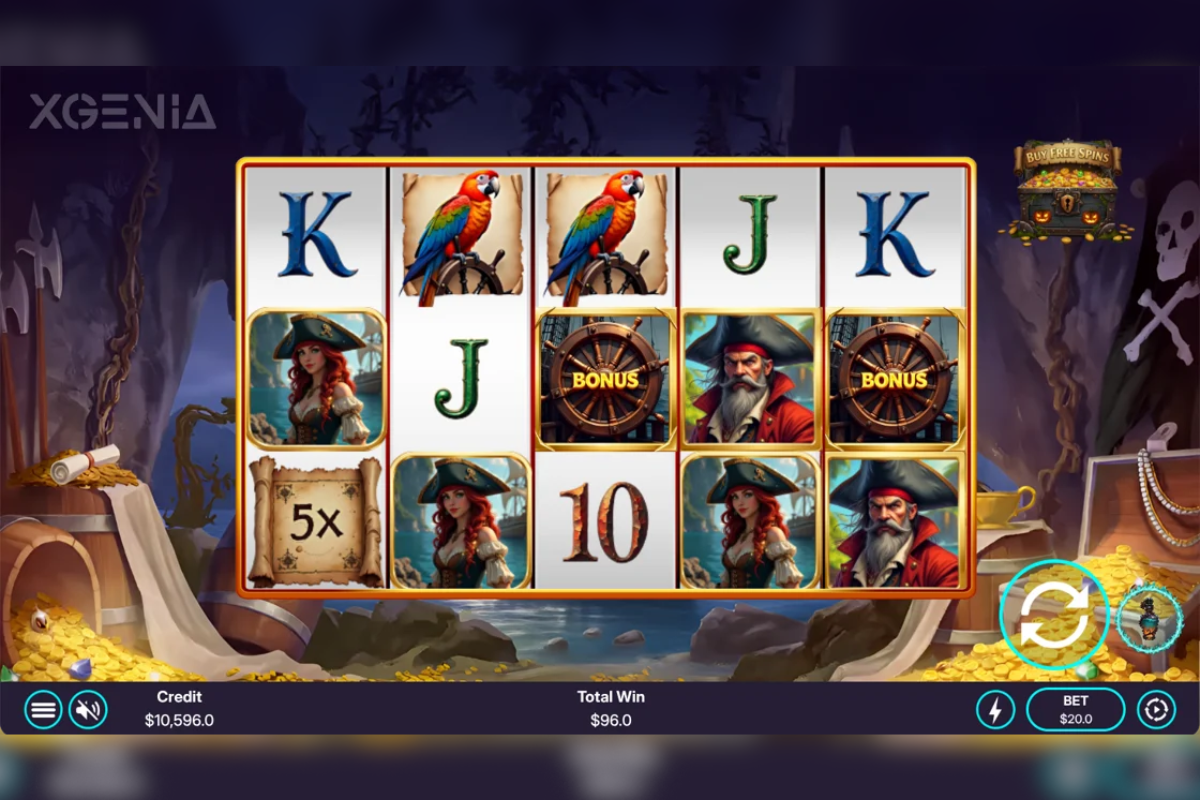
Task: Activate the lightning bolt turbo mode
Action: click(x=995, y=710)
